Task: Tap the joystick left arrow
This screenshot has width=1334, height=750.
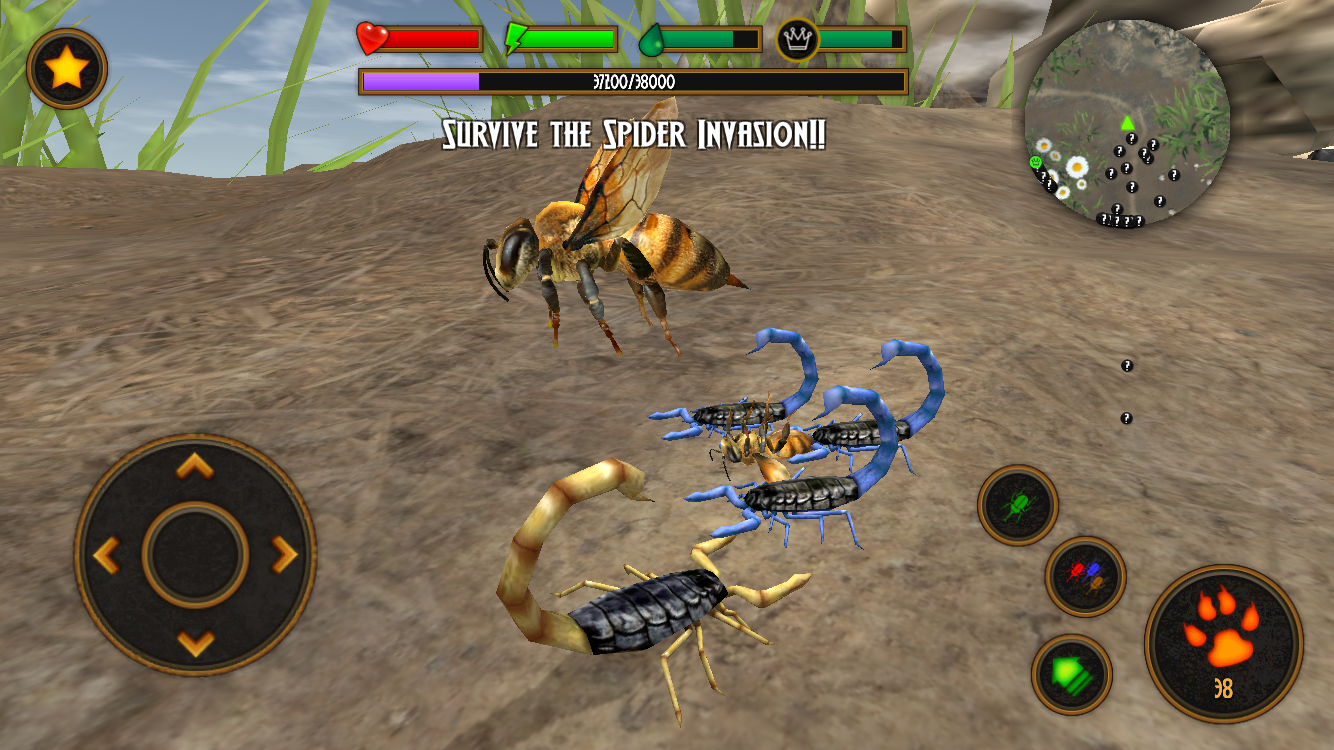Action: 109,555
